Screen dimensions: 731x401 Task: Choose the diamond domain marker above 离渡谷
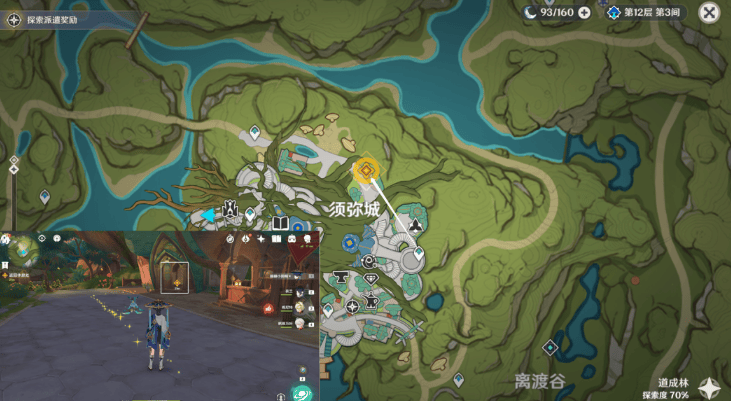(549, 347)
